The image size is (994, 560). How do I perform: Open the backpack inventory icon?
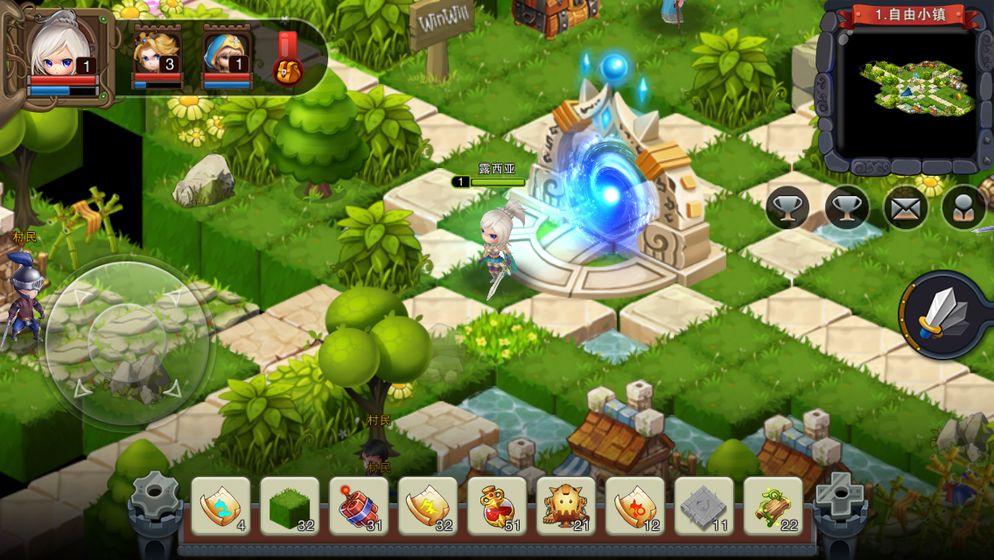tap(288, 61)
